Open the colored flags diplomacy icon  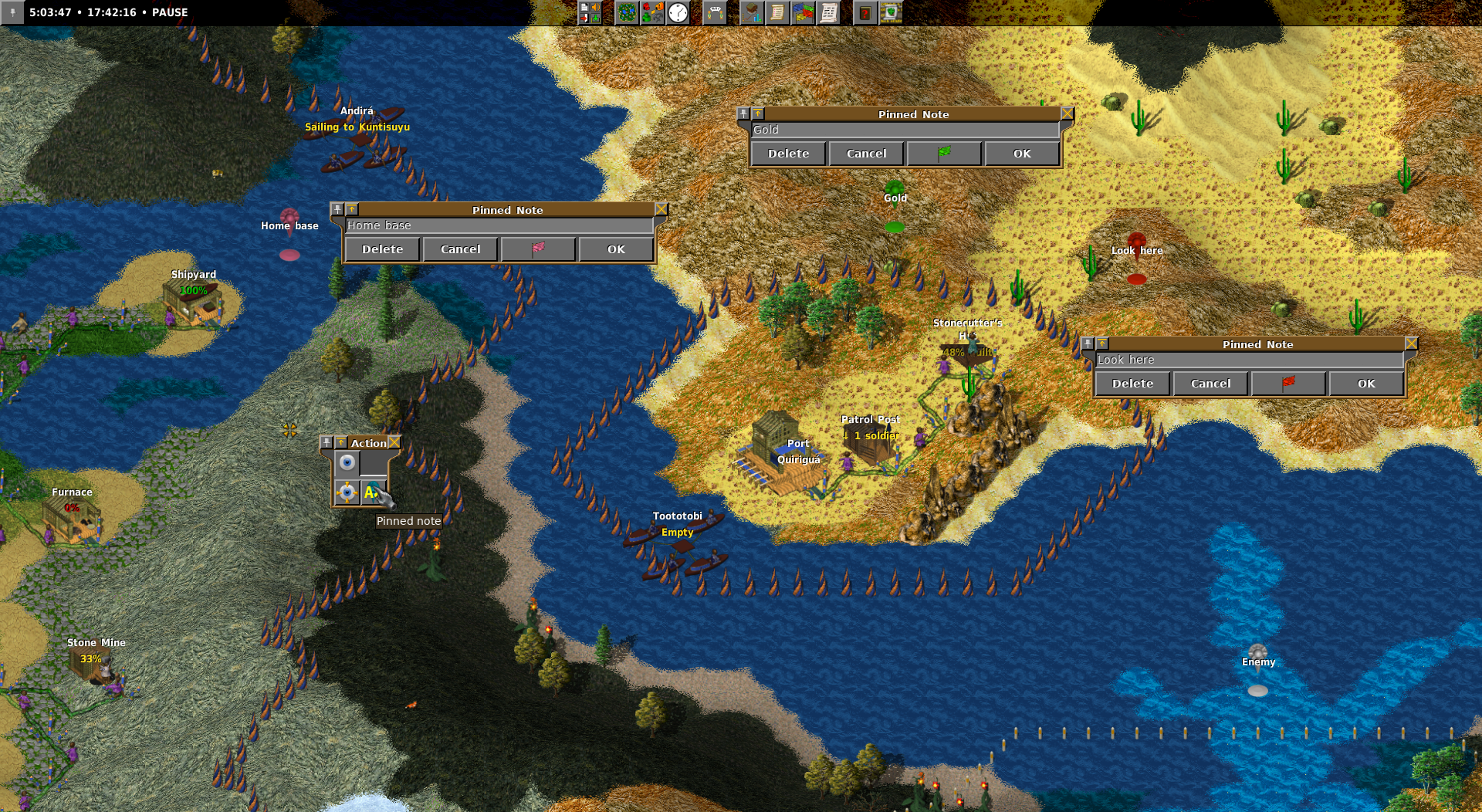pyautogui.click(x=803, y=12)
